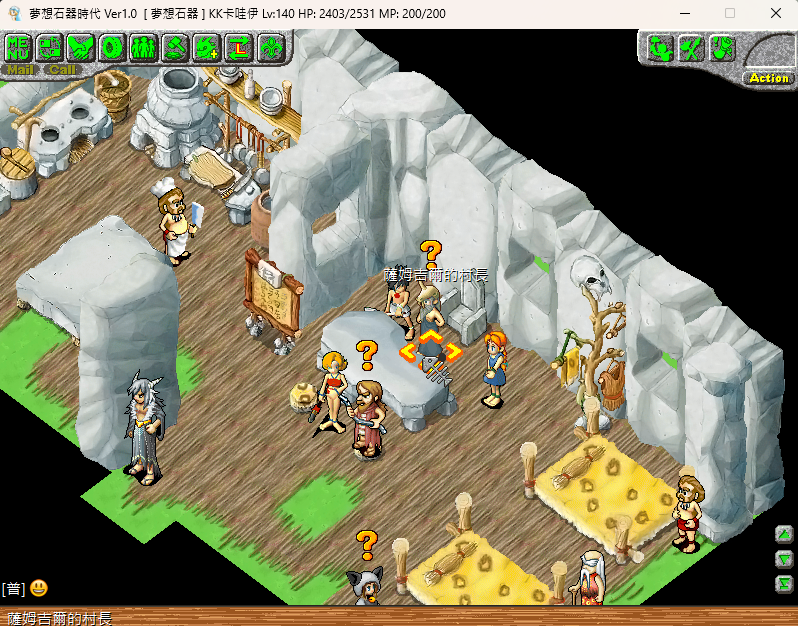
Task: Open the pet dragon plus icon
Action: pyautogui.click(x=207, y=47)
